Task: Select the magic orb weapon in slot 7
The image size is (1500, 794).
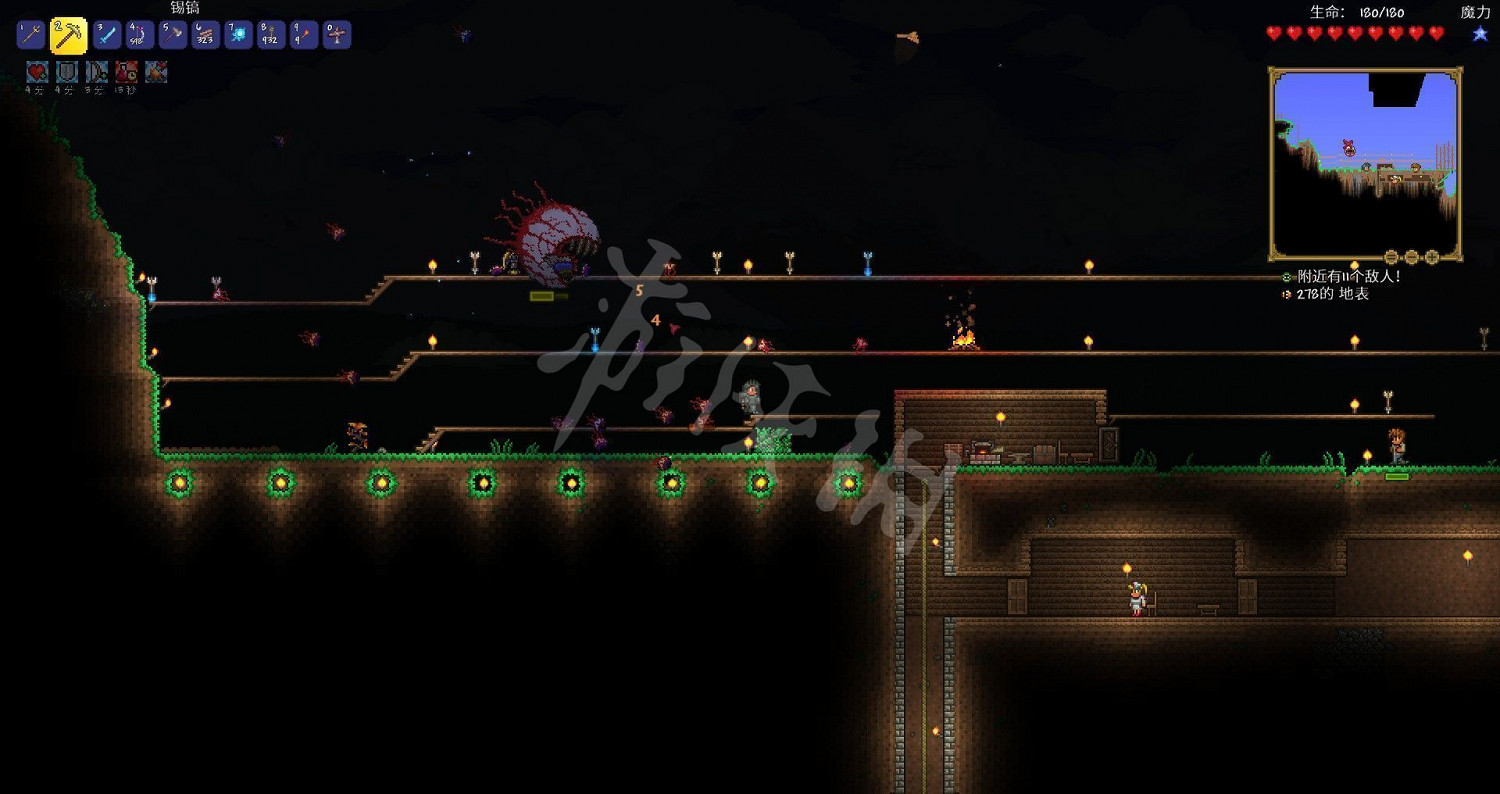Action: click(x=238, y=34)
